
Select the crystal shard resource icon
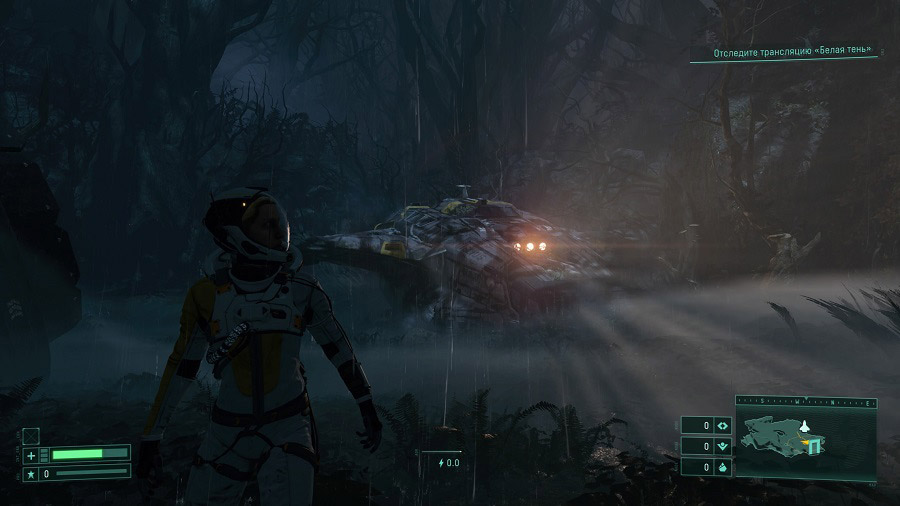pos(723,467)
